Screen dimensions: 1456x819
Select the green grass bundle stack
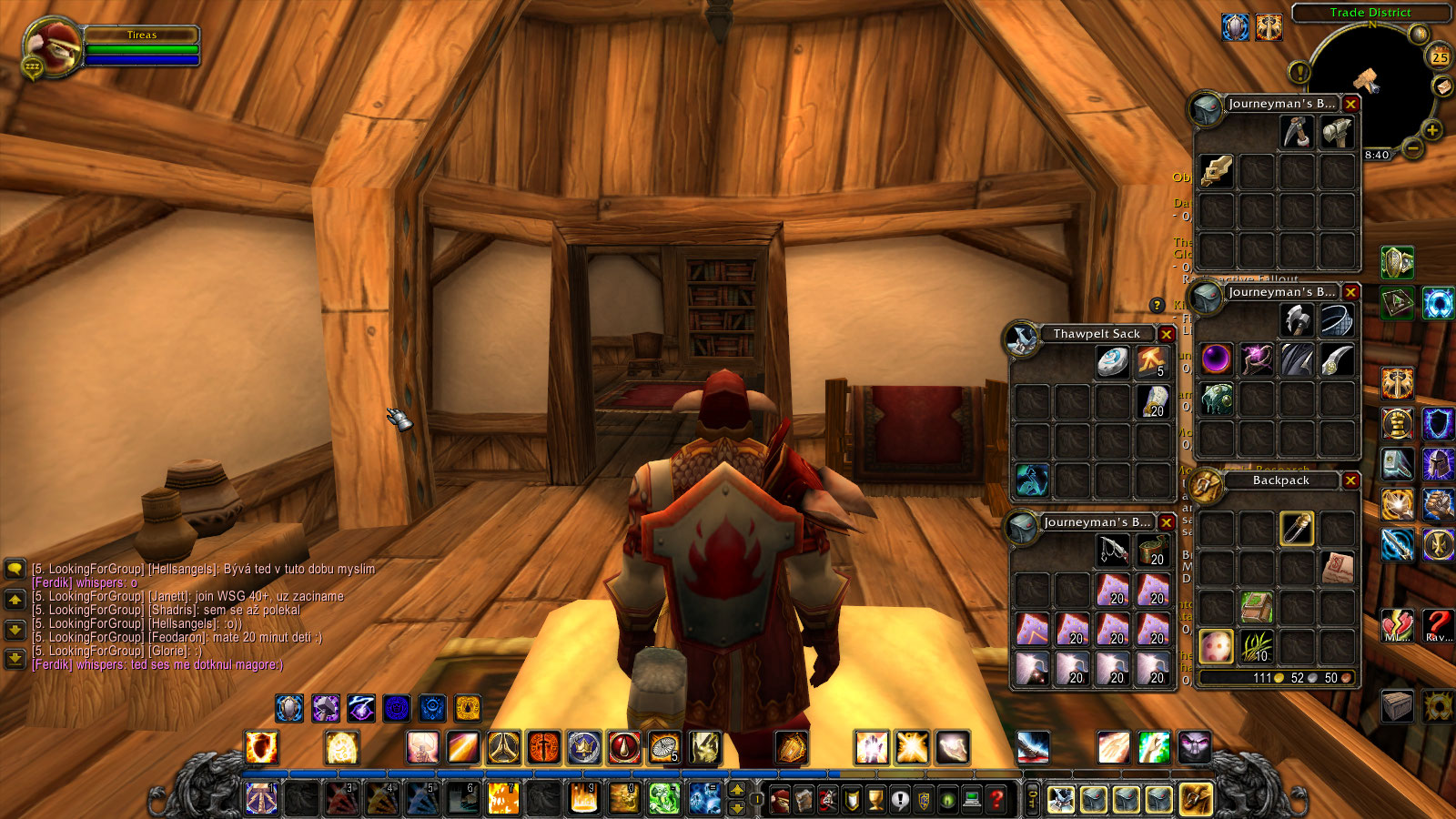(1257, 645)
